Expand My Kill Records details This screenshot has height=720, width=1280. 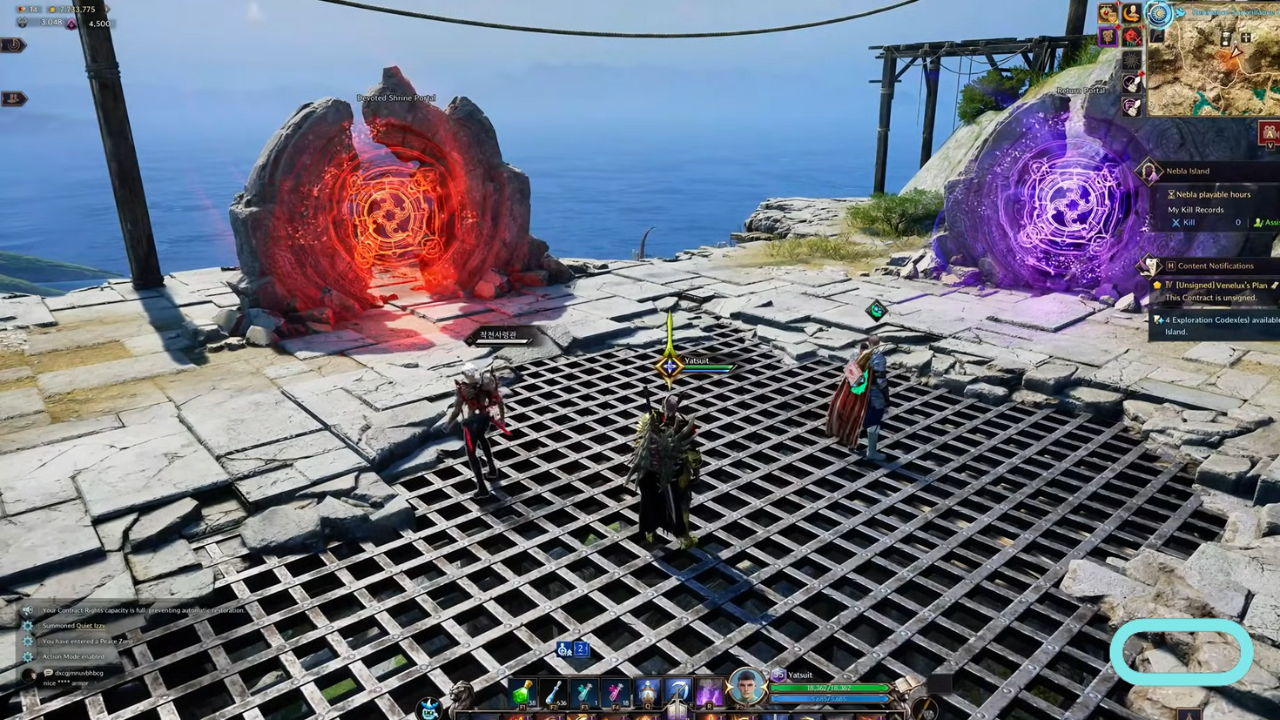click(x=1194, y=209)
